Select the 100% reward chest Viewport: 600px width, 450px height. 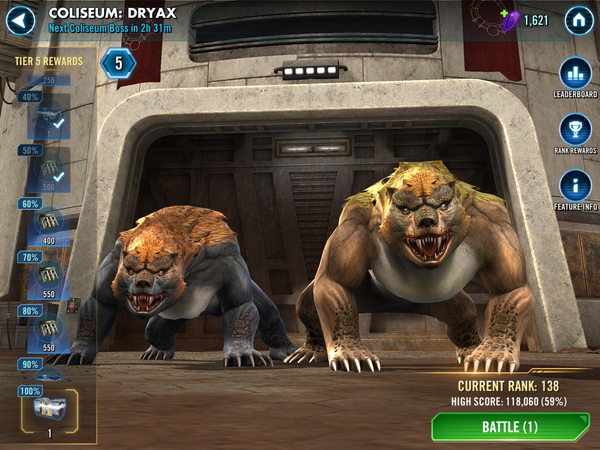point(48,408)
